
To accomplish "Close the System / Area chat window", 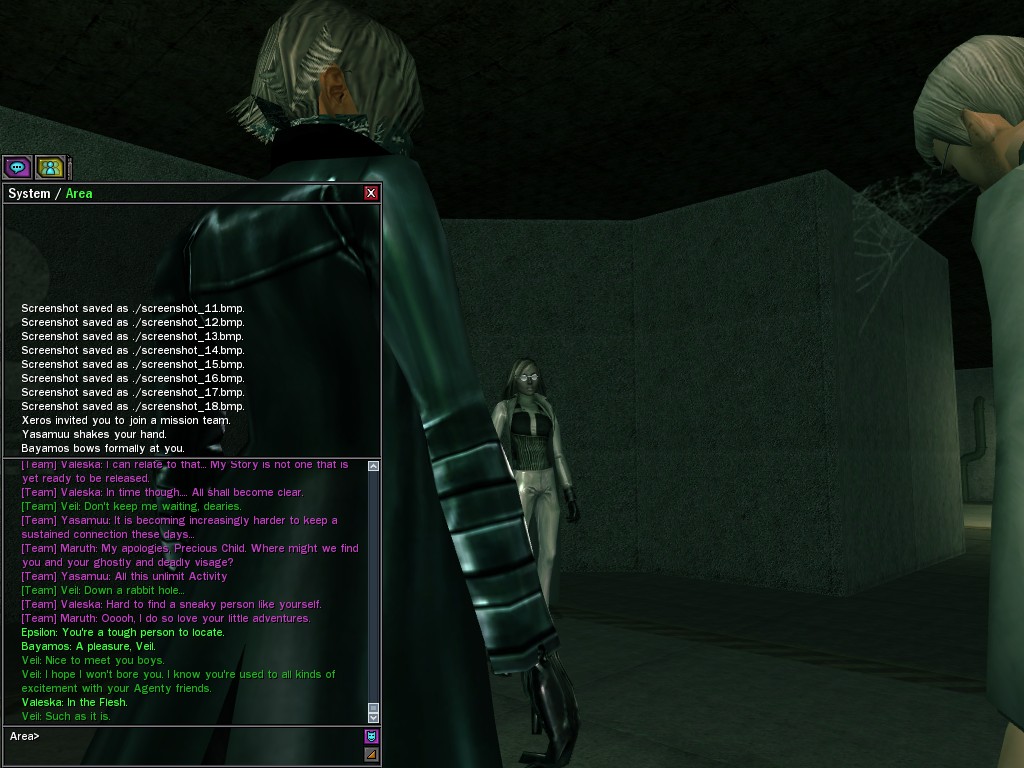I will 371,193.
